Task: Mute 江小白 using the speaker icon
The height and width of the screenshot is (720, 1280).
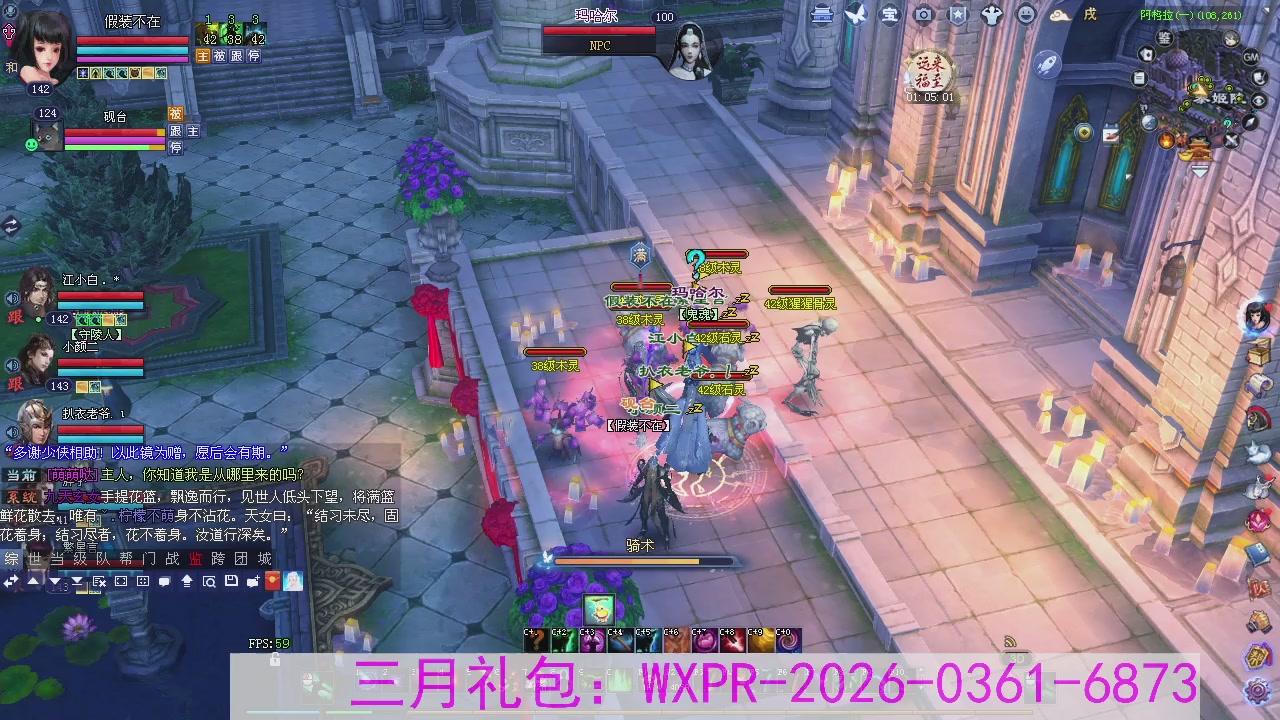Action: click(10, 297)
